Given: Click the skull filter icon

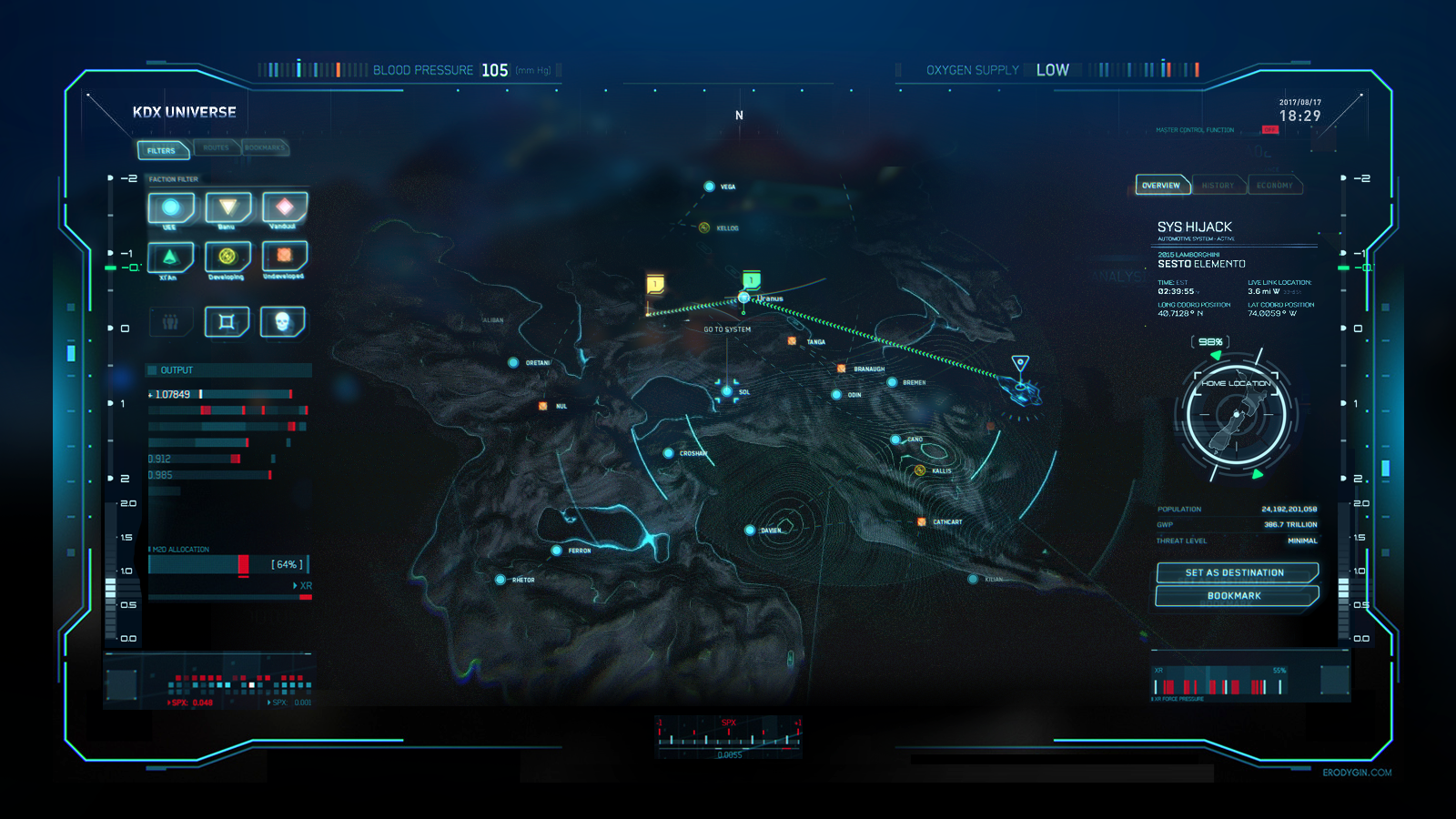Looking at the screenshot, I should coord(282,321).
